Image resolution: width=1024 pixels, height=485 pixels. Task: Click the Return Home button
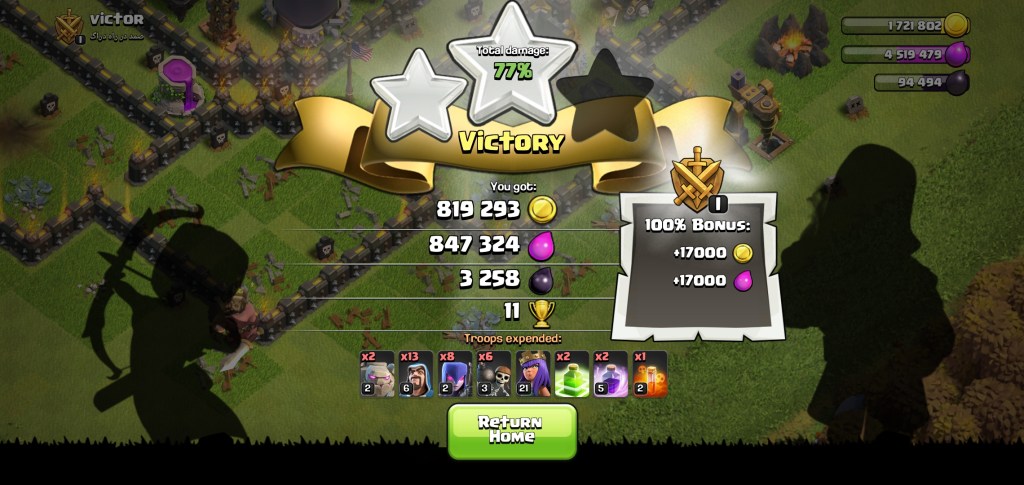[512, 430]
